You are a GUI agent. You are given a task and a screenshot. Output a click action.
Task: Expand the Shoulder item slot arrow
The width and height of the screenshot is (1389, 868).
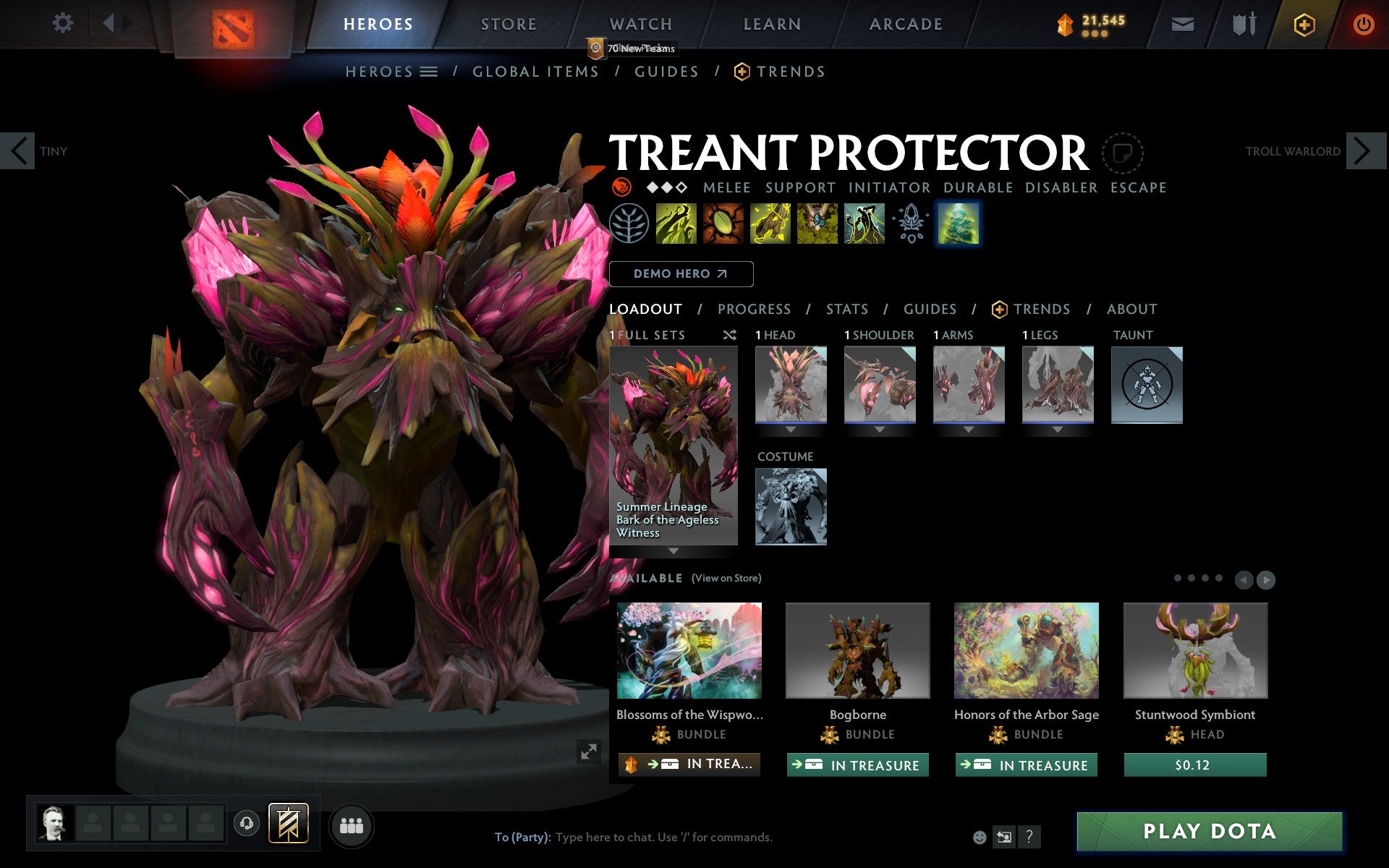880,428
